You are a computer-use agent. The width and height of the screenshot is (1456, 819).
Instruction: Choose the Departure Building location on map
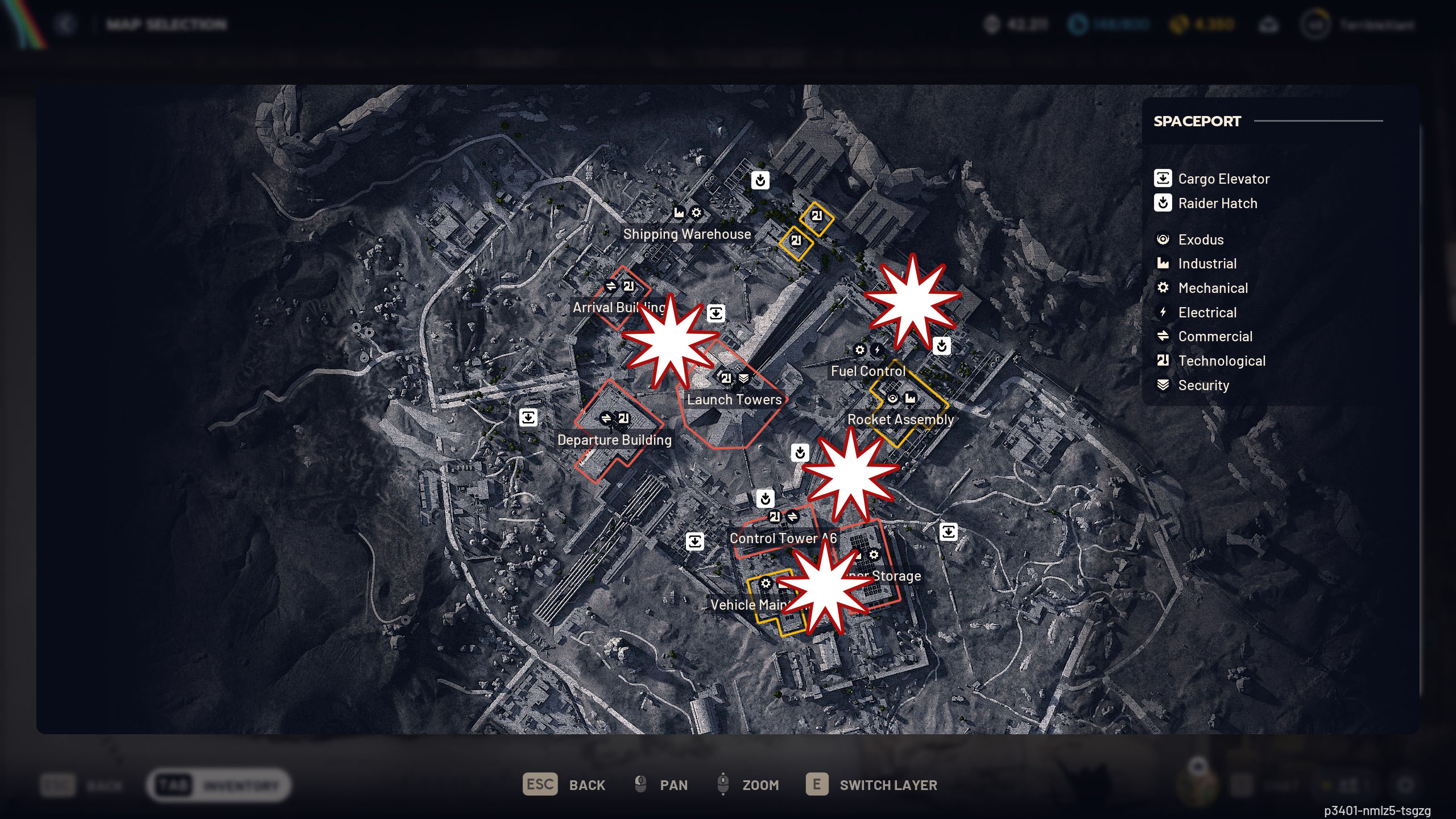tap(614, 440)
